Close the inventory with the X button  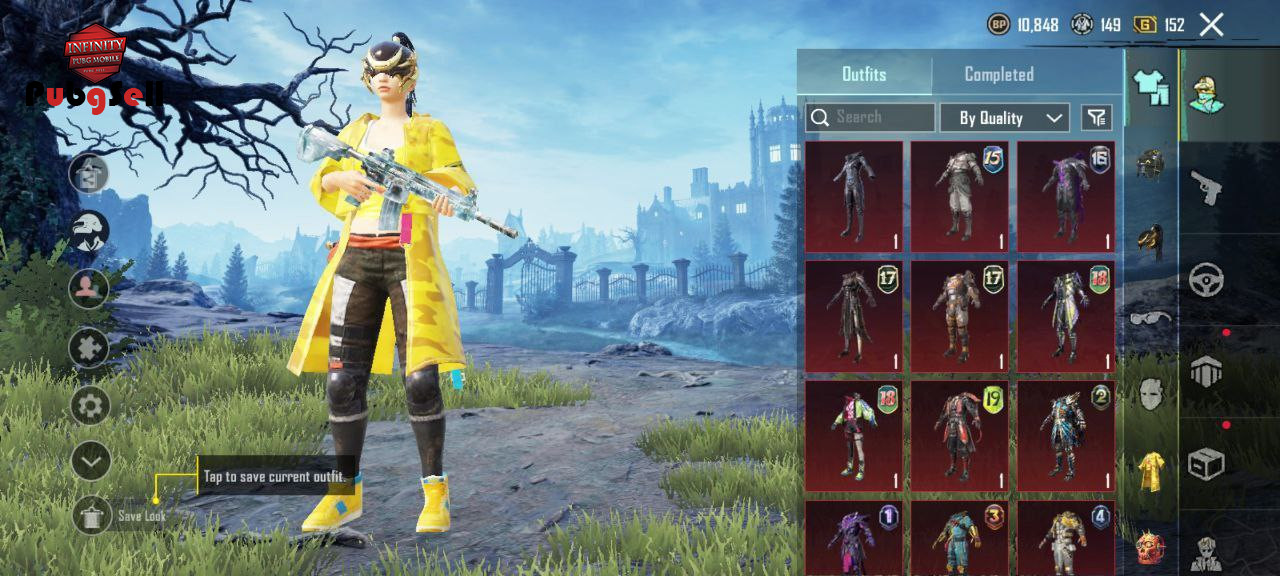click(x=1211, y=25)
